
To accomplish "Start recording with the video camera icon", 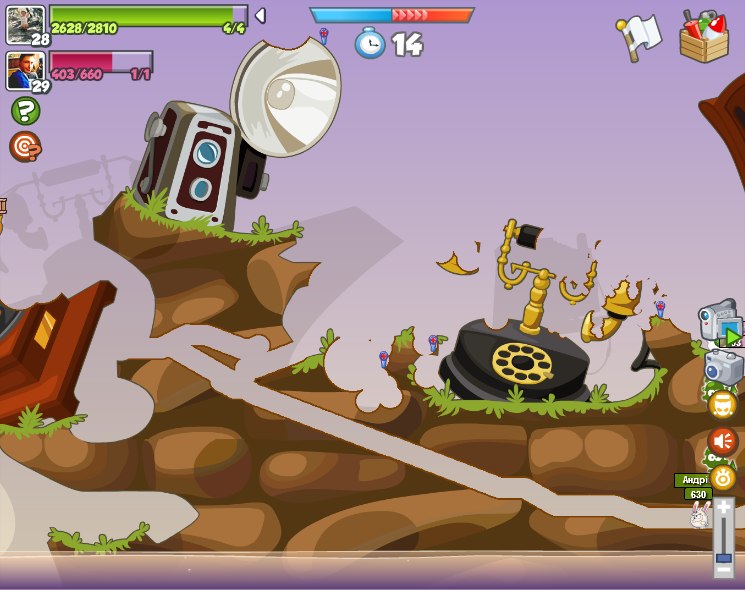I will (x=720, y=324).
